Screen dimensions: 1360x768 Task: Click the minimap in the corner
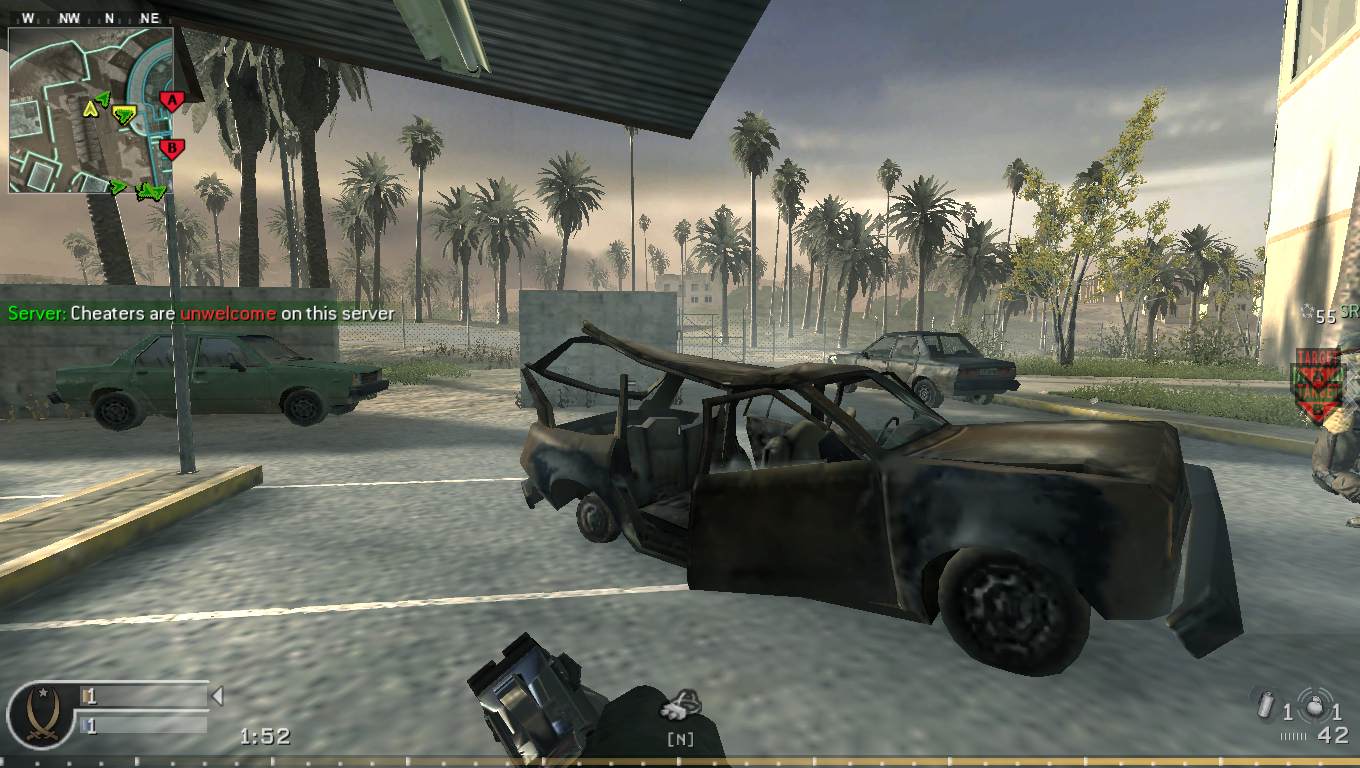(x=91, y=110)
